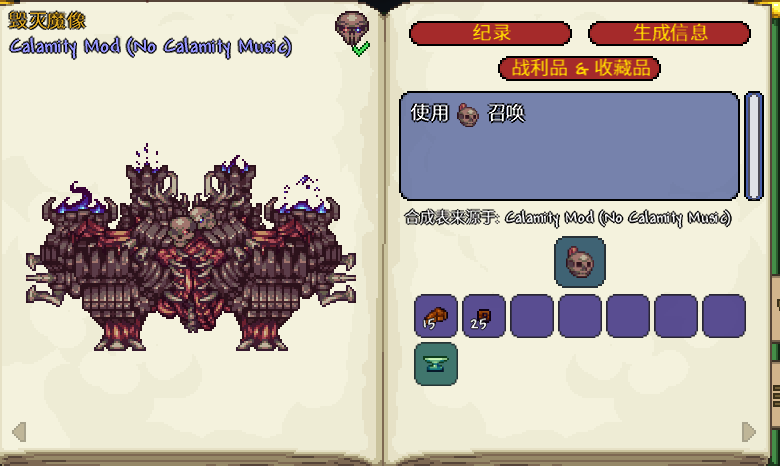This screenshot has width=780, height=466.
Task: Click the anvil crafting station slot
Action: (x=436, y=364)
